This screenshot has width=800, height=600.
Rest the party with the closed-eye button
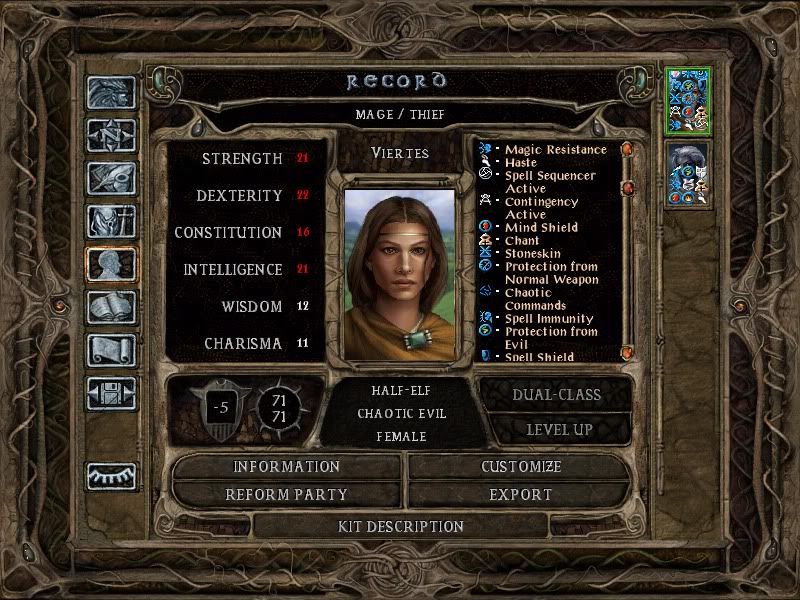(111, 476)
